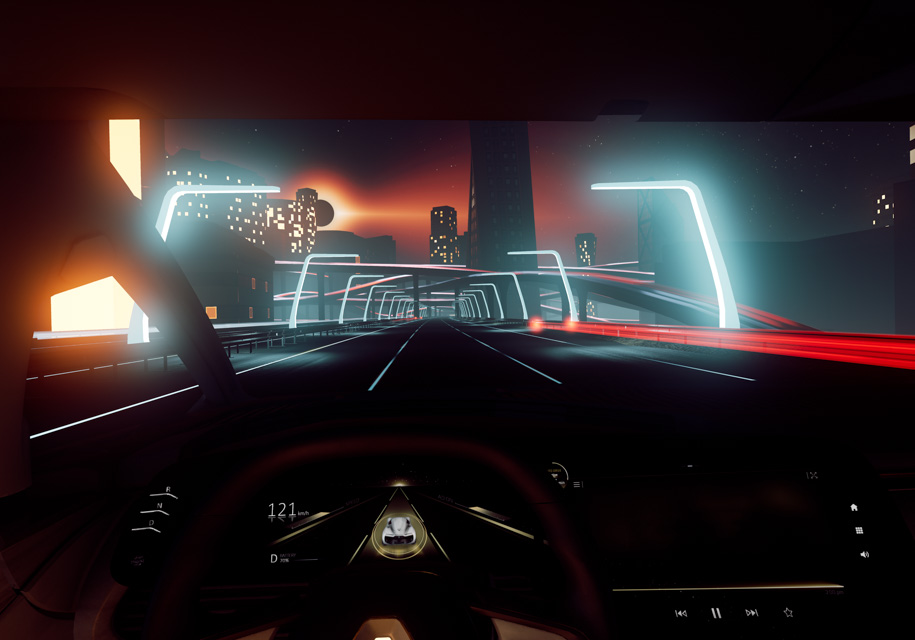
Task: Skip to the next track
Action: (x=751, y=613)
